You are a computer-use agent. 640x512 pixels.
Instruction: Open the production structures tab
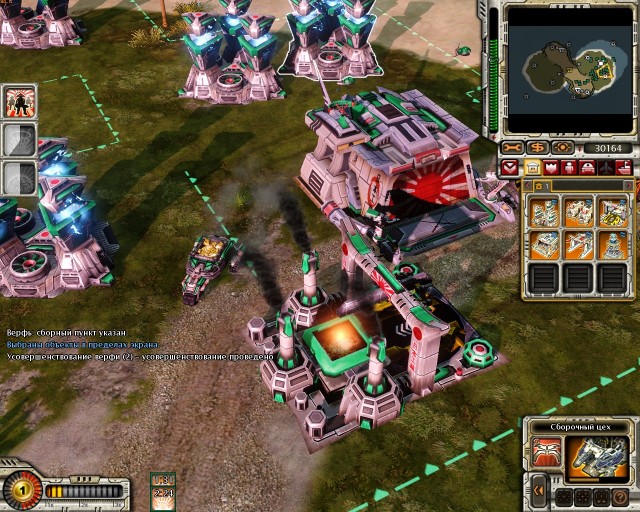point(532,168)
